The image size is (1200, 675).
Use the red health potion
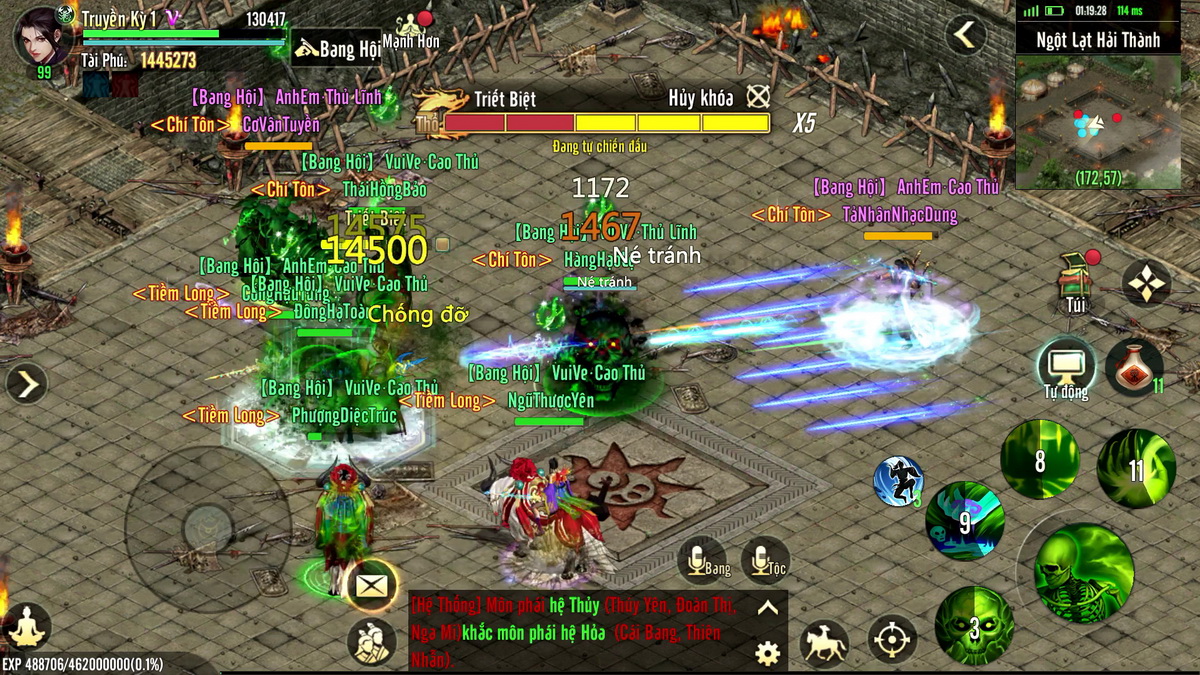click(1133, 365)
